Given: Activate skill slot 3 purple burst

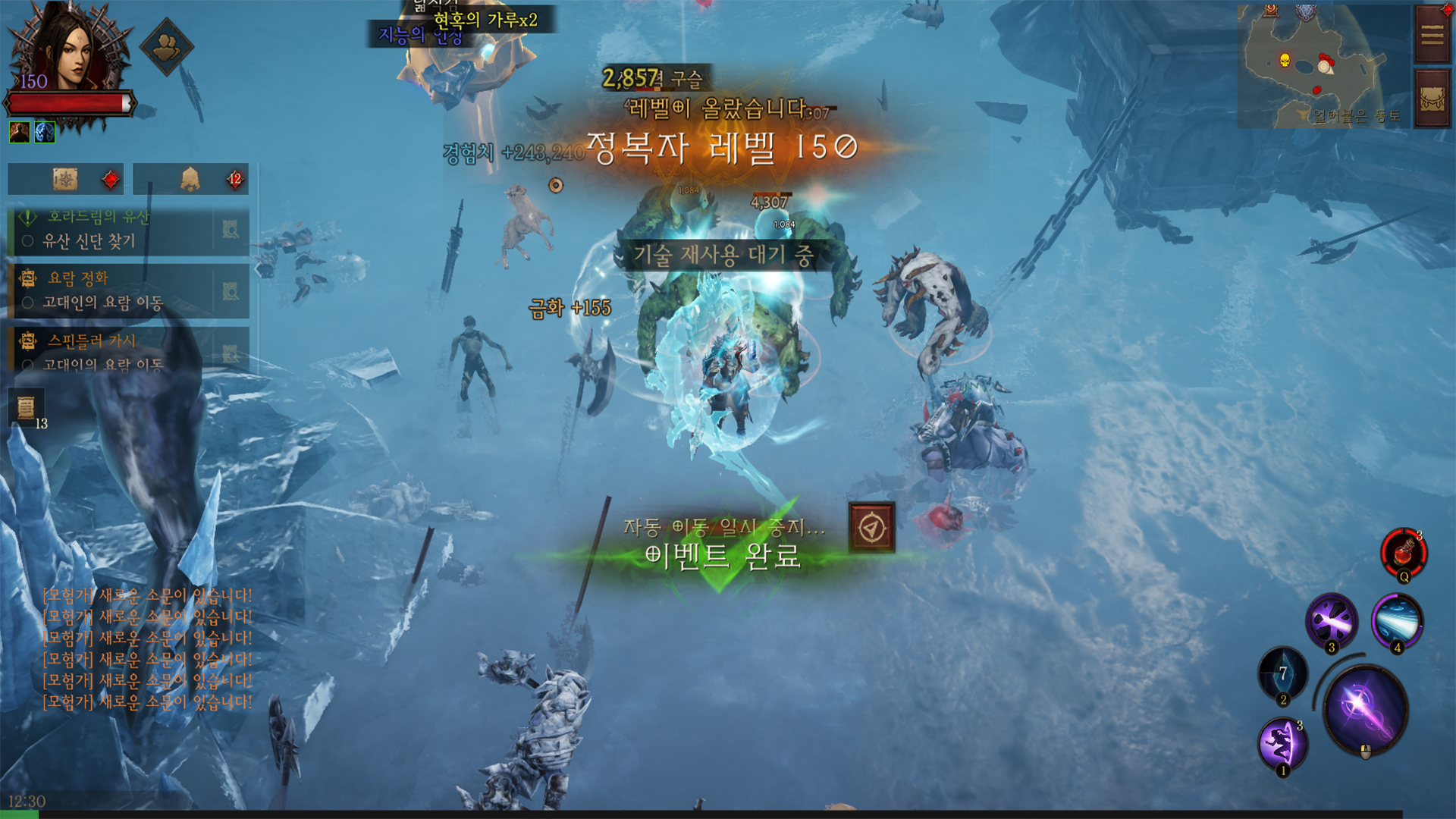Looking at the screenshot, I should coord(1331,621).
